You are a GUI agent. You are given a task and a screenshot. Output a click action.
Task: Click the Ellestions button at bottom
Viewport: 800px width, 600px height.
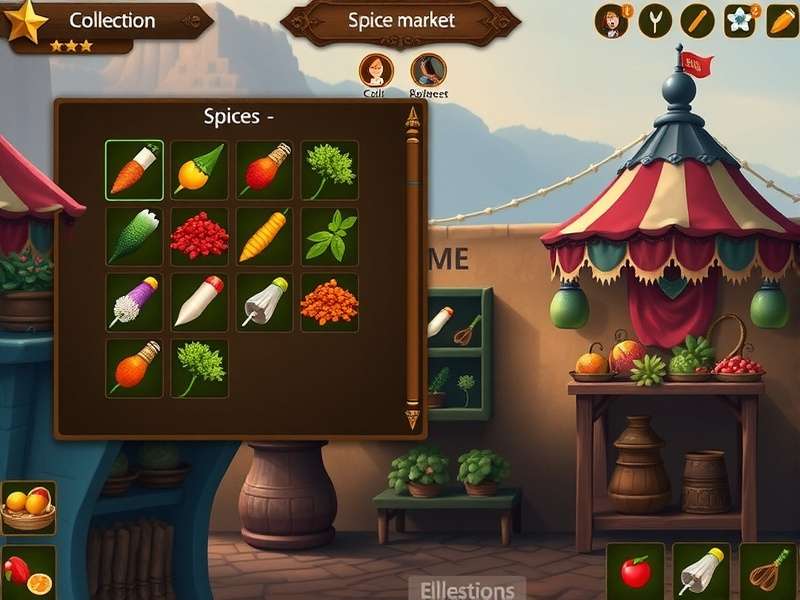[x=467, y=589]
